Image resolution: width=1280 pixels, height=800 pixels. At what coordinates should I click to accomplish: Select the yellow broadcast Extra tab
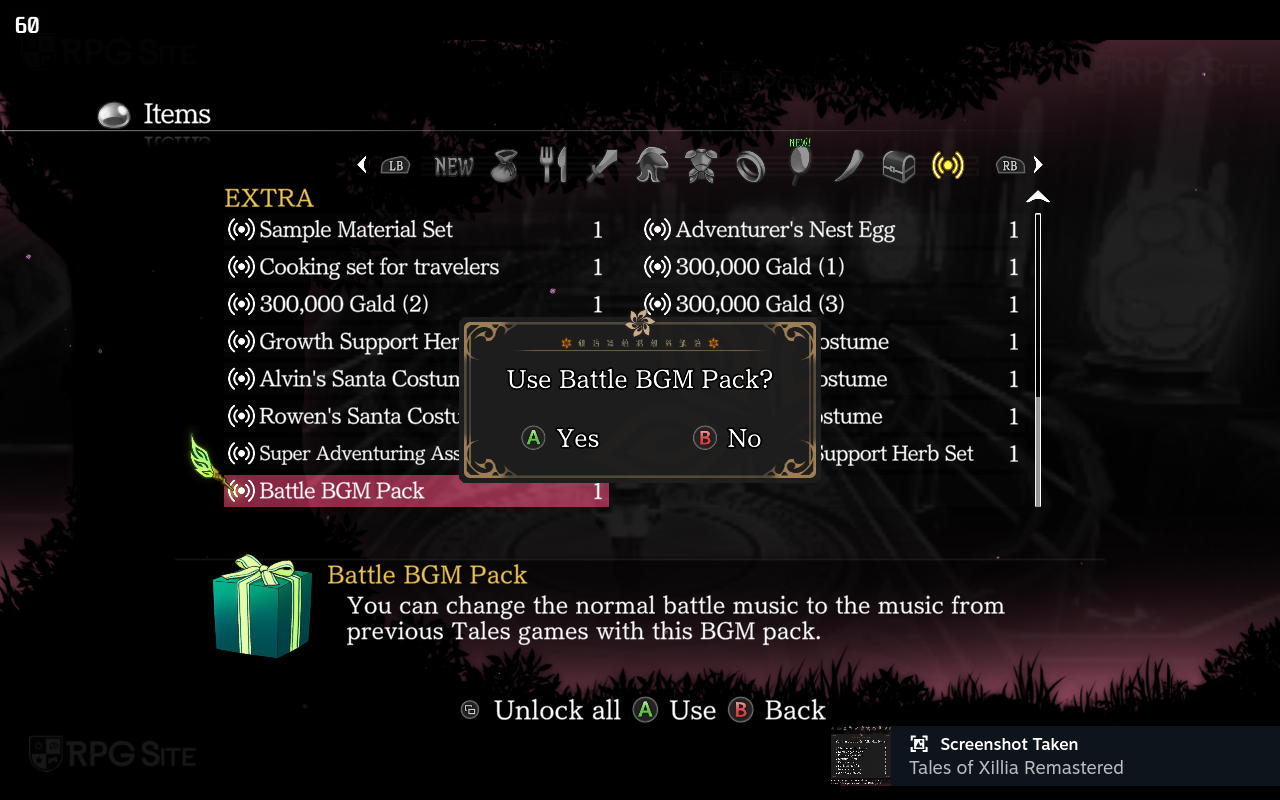947,166
